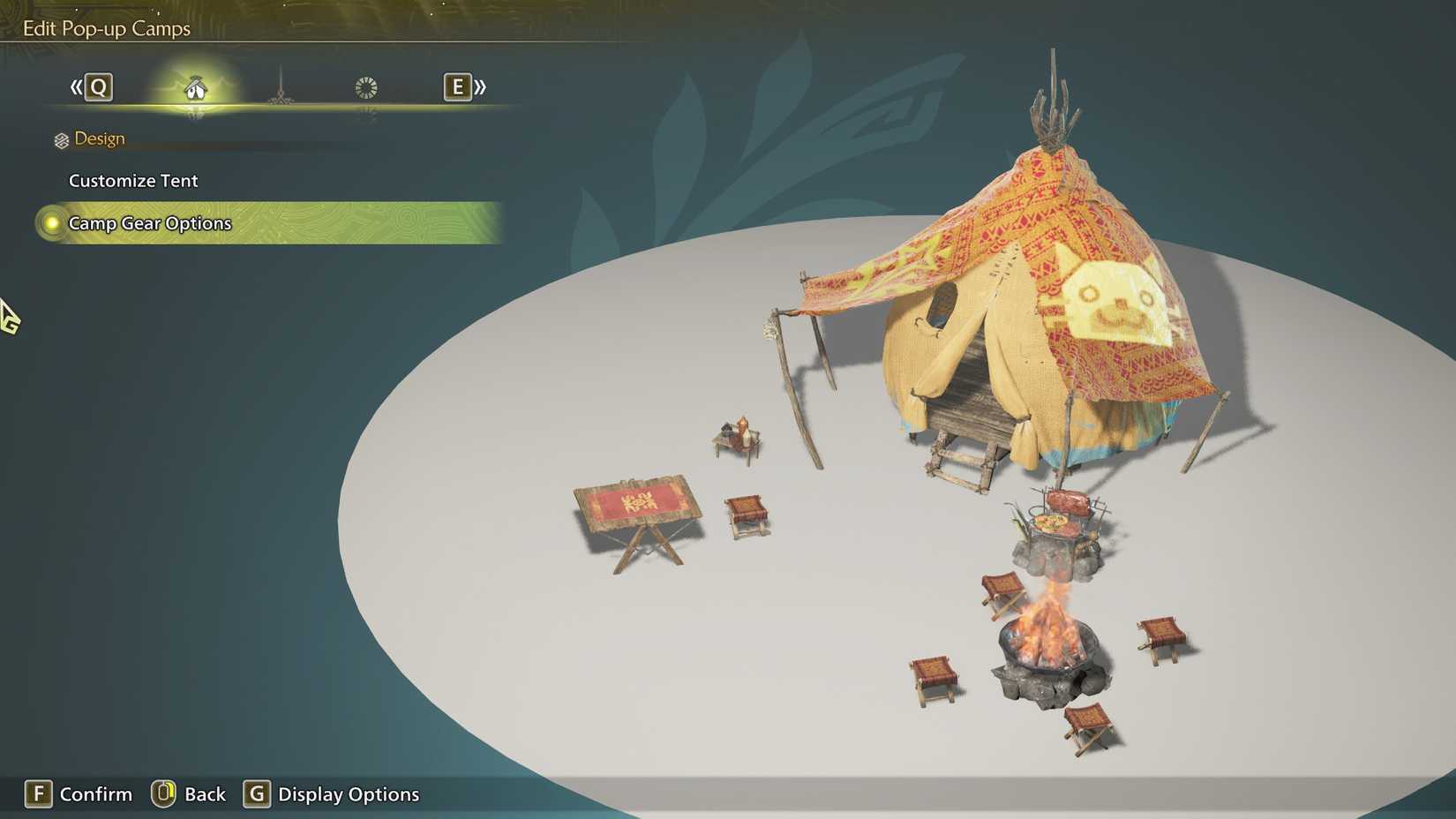Click the G key icon for Display Options

(x=256, y=794)
